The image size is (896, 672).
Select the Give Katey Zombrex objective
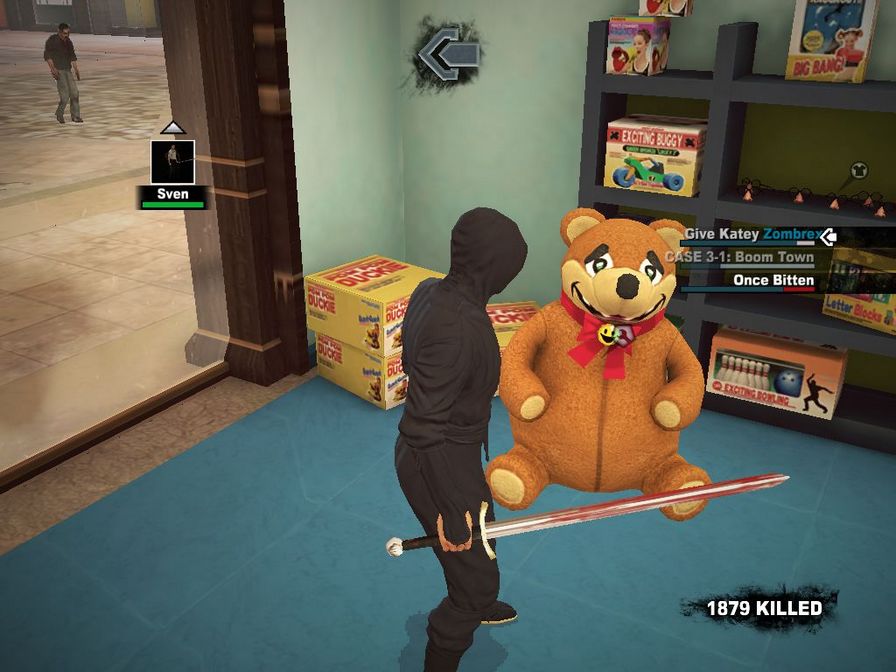pos(748,235)
